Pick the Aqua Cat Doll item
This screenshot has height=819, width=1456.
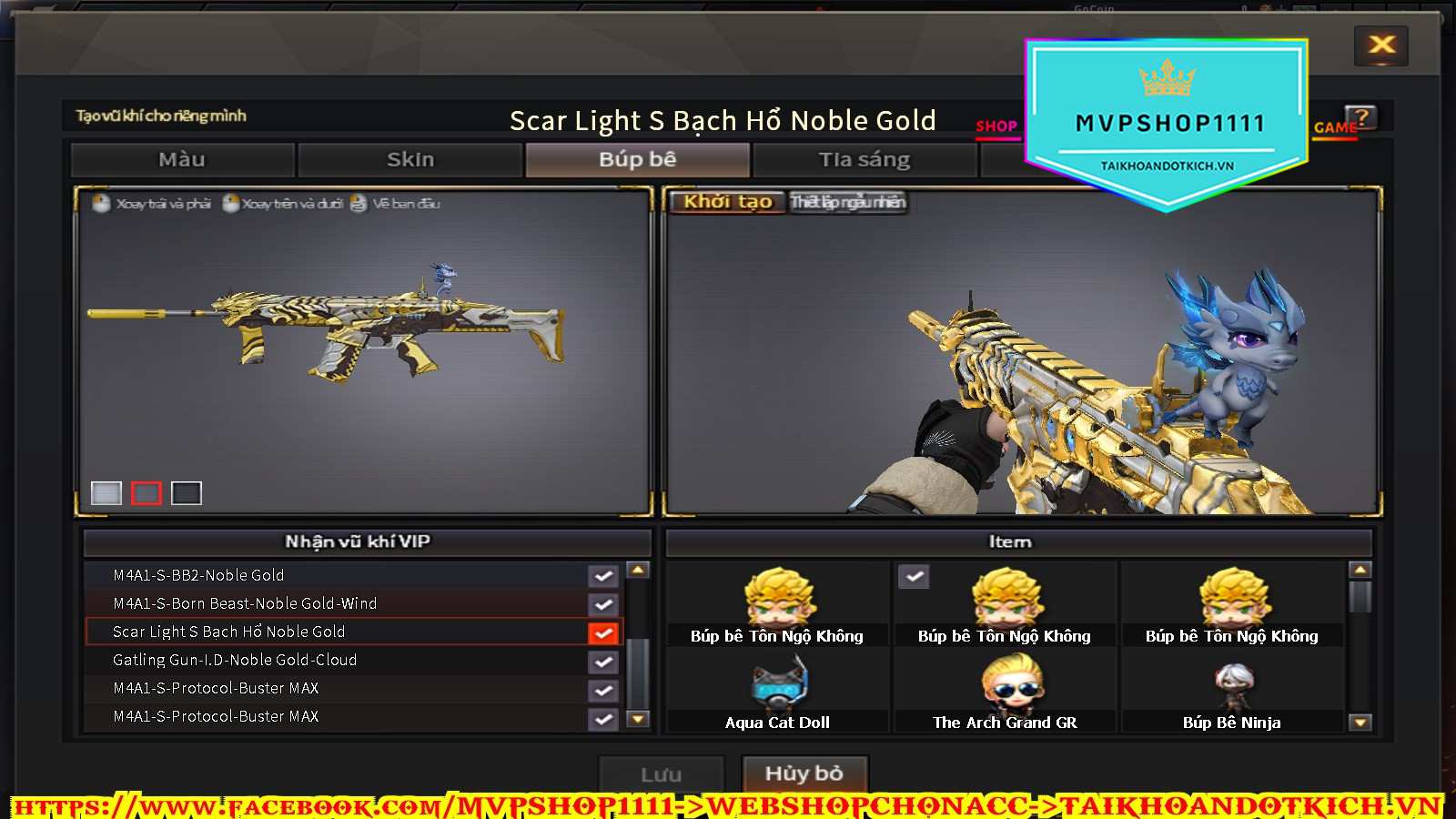click(777, 693)
